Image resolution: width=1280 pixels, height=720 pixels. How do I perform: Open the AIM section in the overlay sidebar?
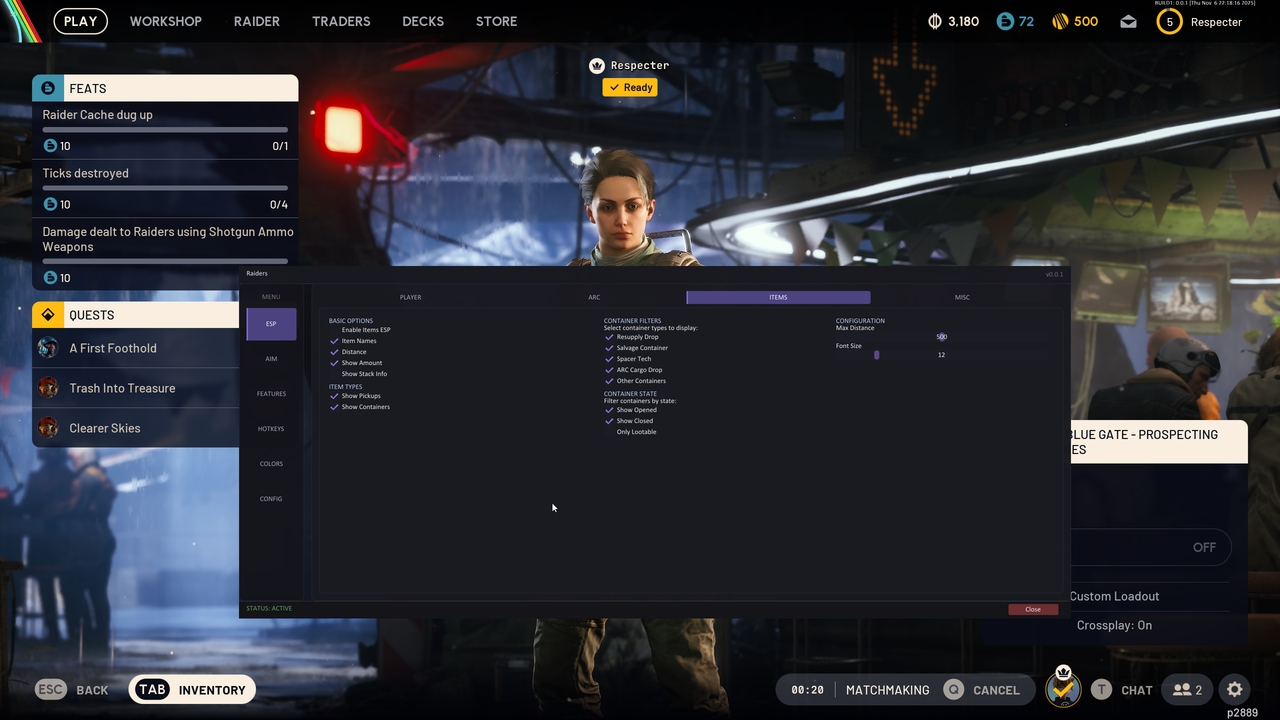tap(271, 358)
